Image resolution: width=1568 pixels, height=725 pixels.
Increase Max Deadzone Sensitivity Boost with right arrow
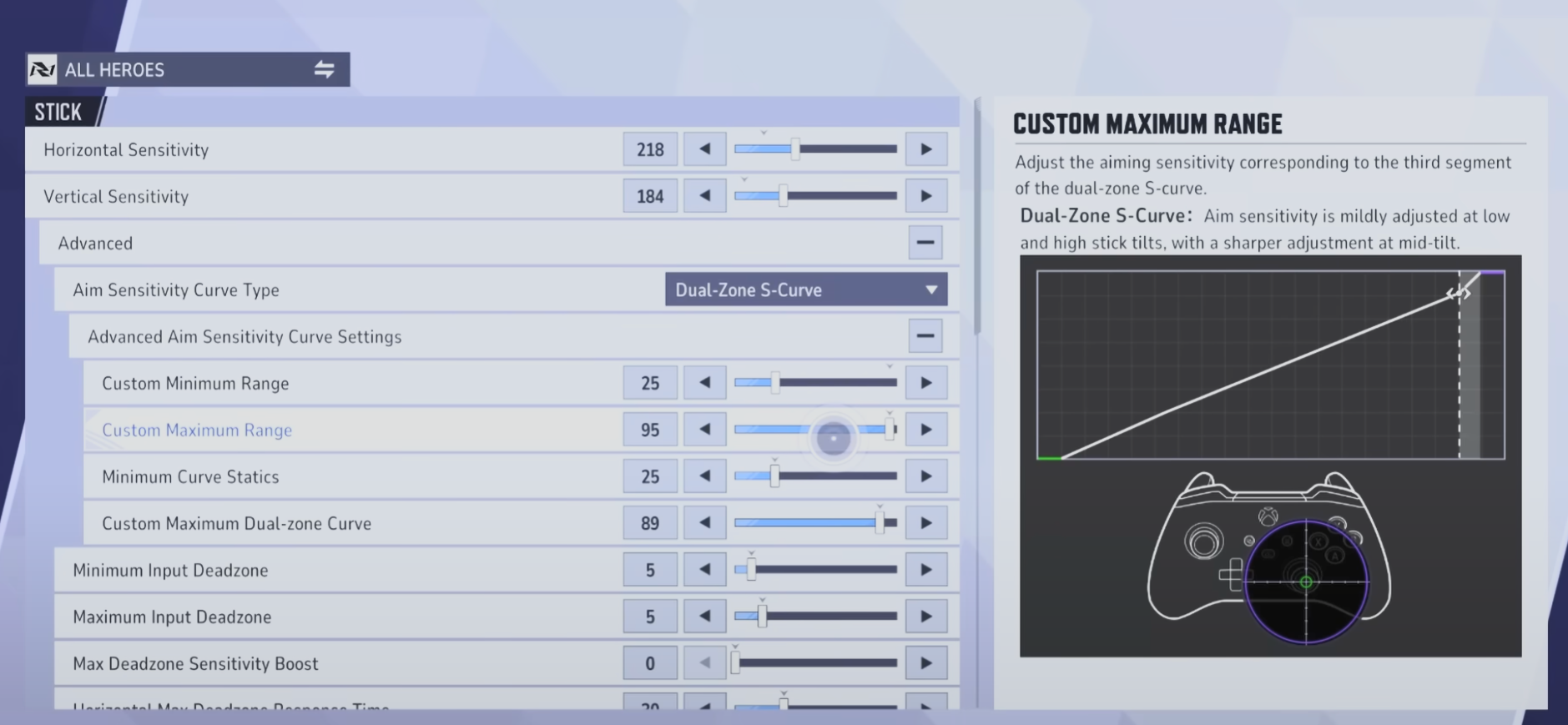click(x=928, y=662)
